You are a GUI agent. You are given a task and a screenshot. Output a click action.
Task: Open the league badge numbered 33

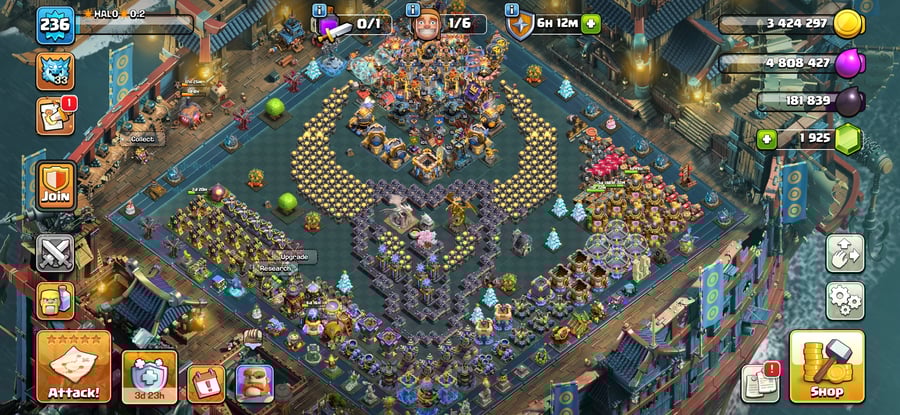coord(55,71)
